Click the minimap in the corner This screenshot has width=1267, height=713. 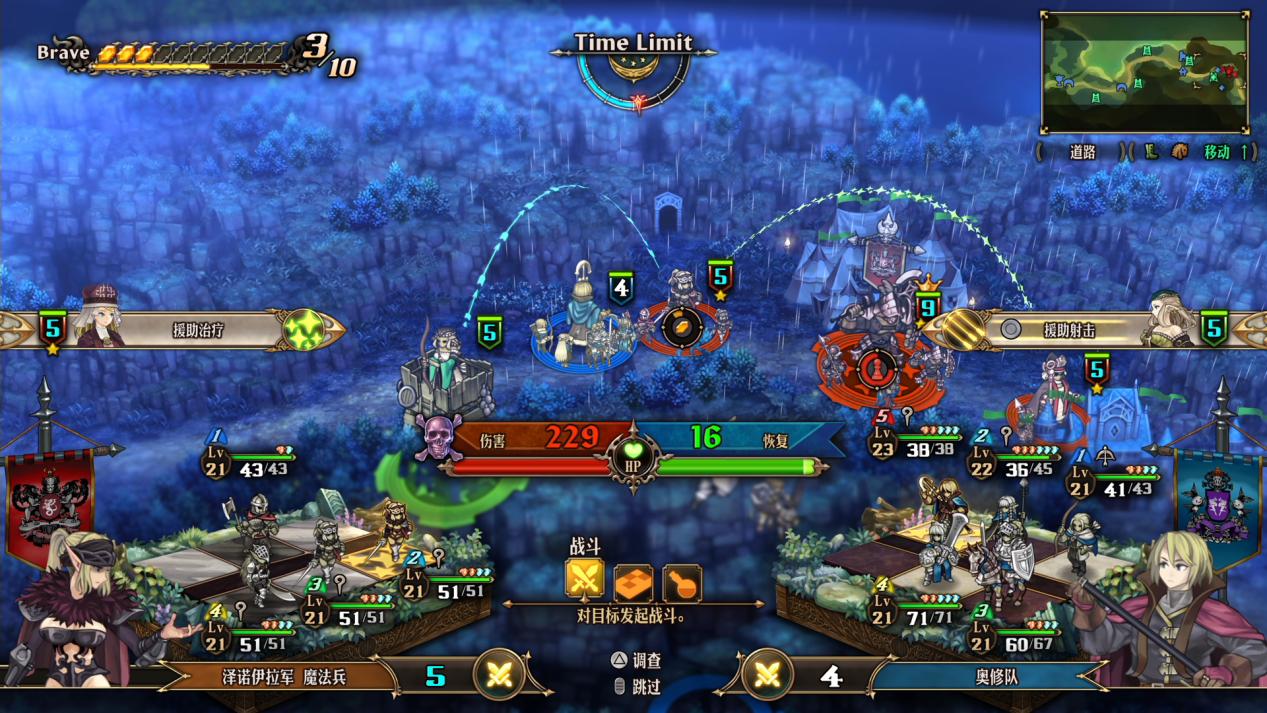tap(1144, 72)
